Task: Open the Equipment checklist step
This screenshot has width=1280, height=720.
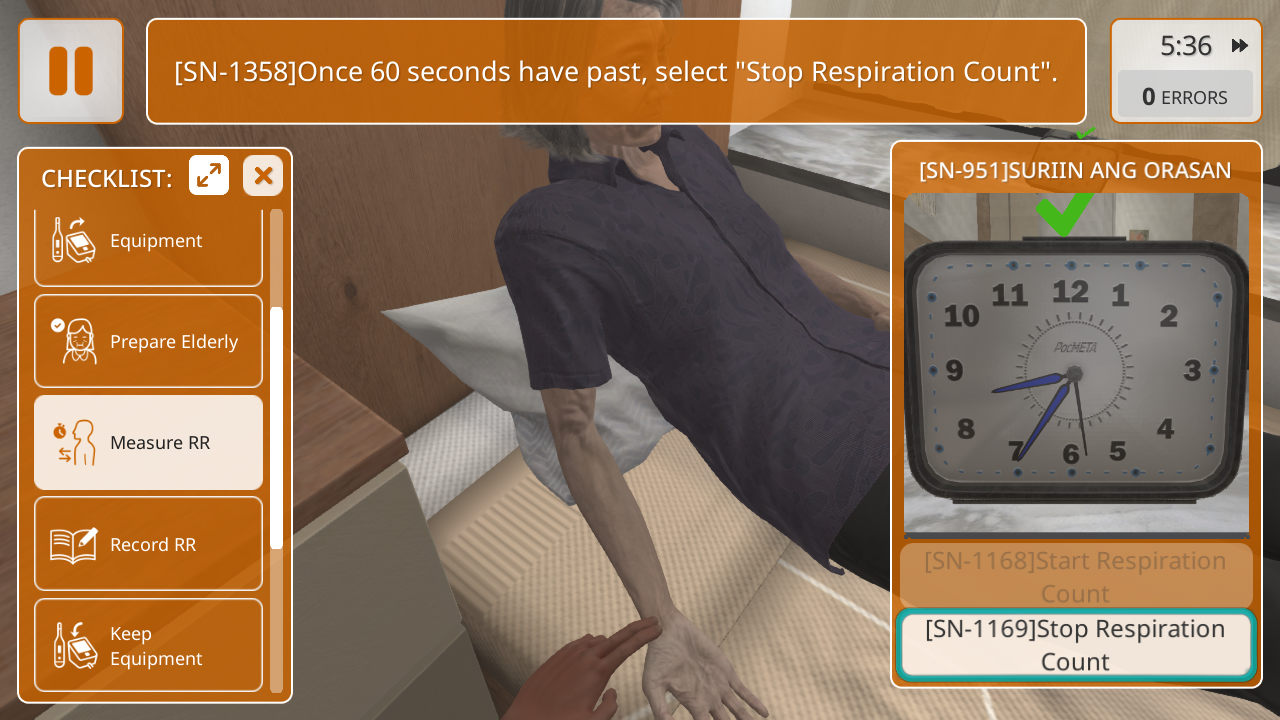Action: click(x=148, y=242)
